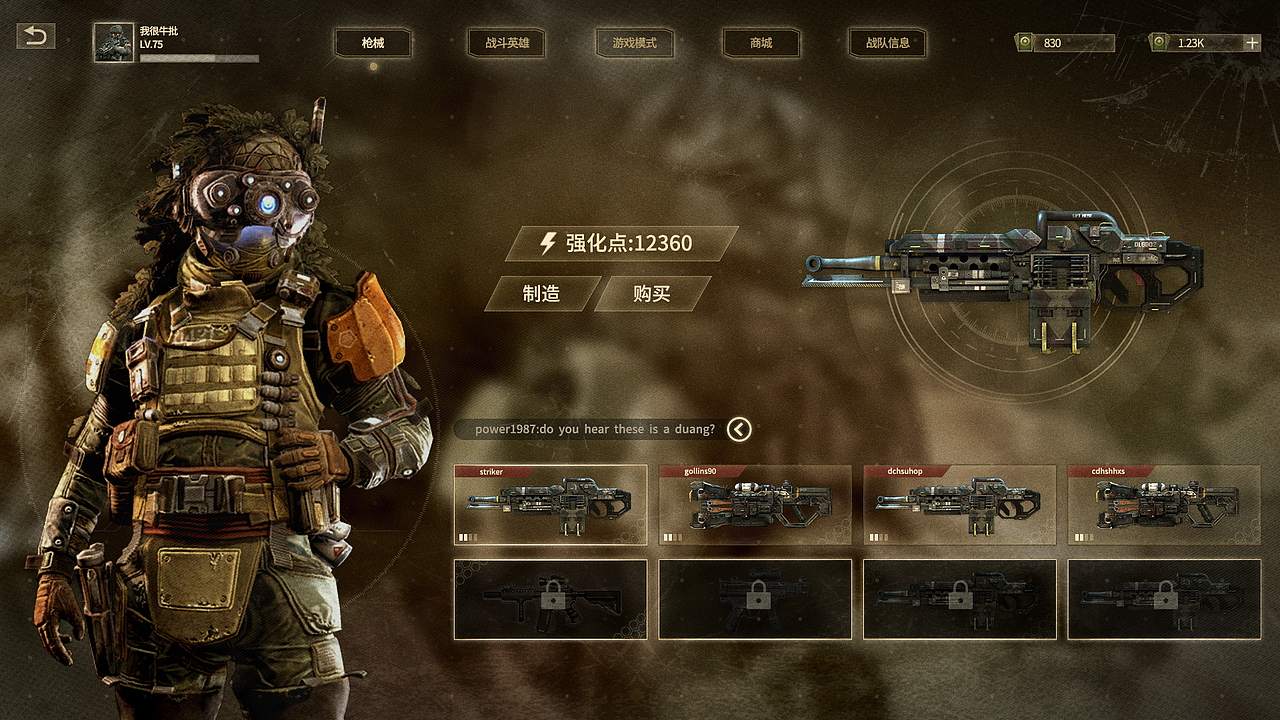Viewport: 1280px width, 720px height.
Task: View the 战队信息 tab
Action: 887,43
